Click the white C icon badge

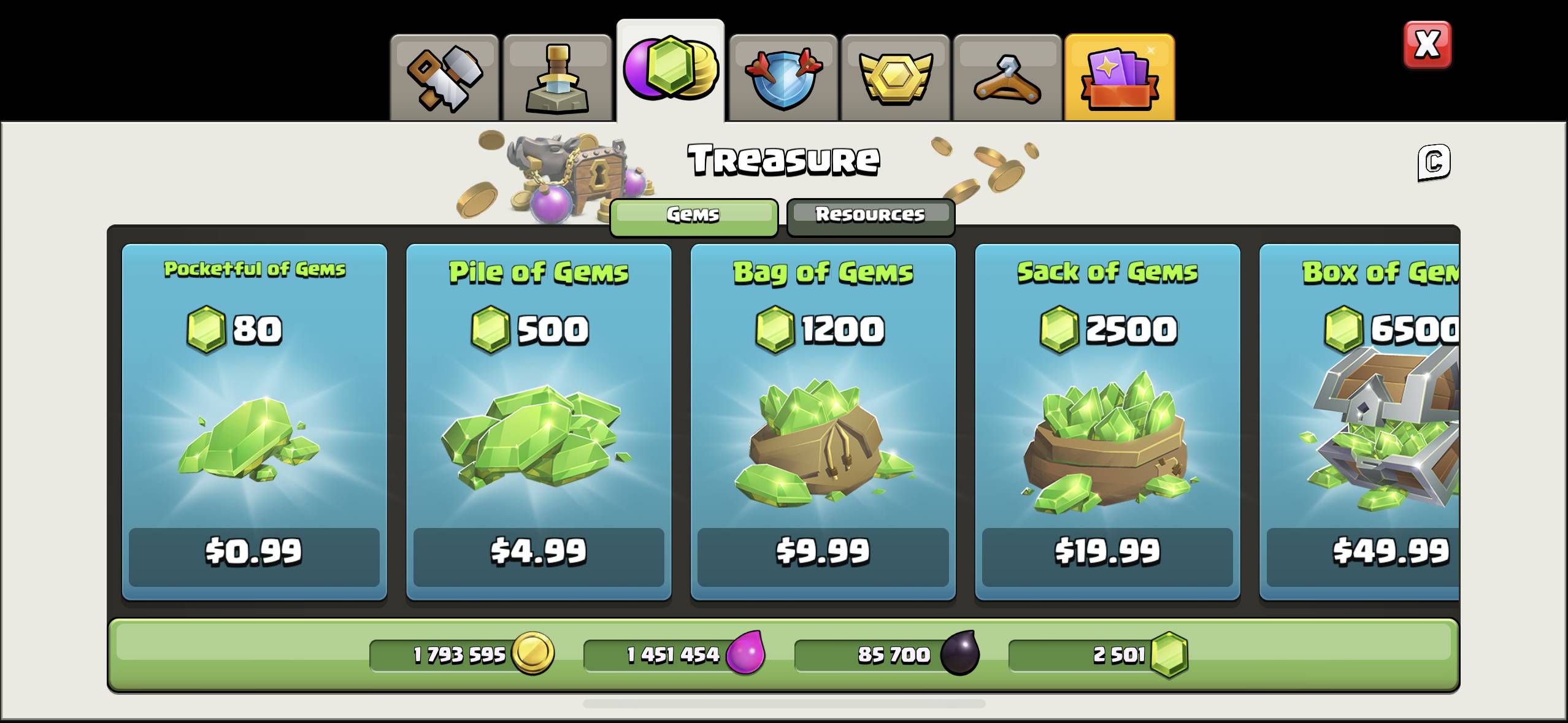(x=1434, y=163)
